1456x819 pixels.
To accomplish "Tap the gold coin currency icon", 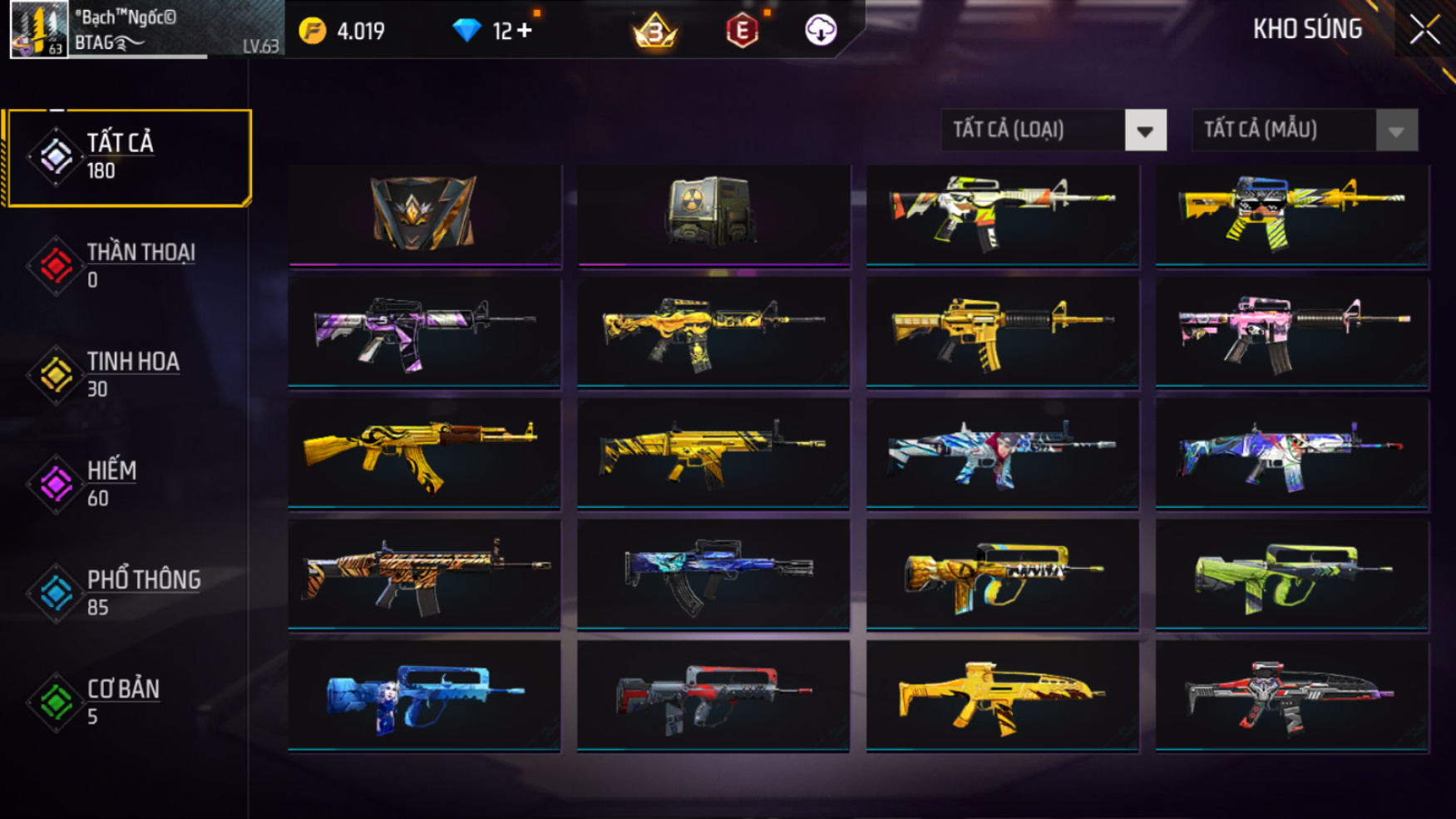I will click(313, 32).
